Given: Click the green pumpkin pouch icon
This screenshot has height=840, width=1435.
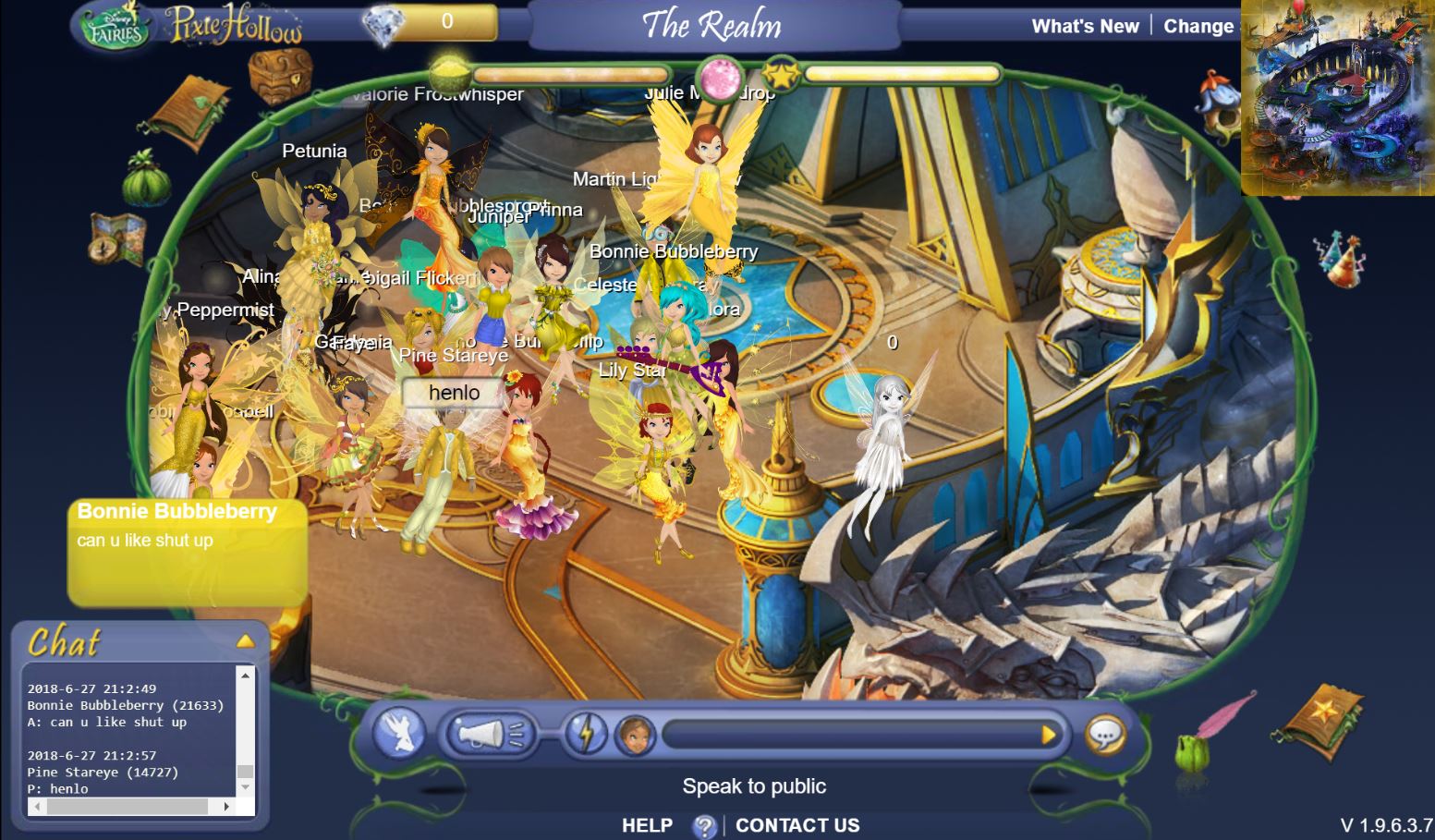Looking at the screenshot, I should [x=146, y=177].
